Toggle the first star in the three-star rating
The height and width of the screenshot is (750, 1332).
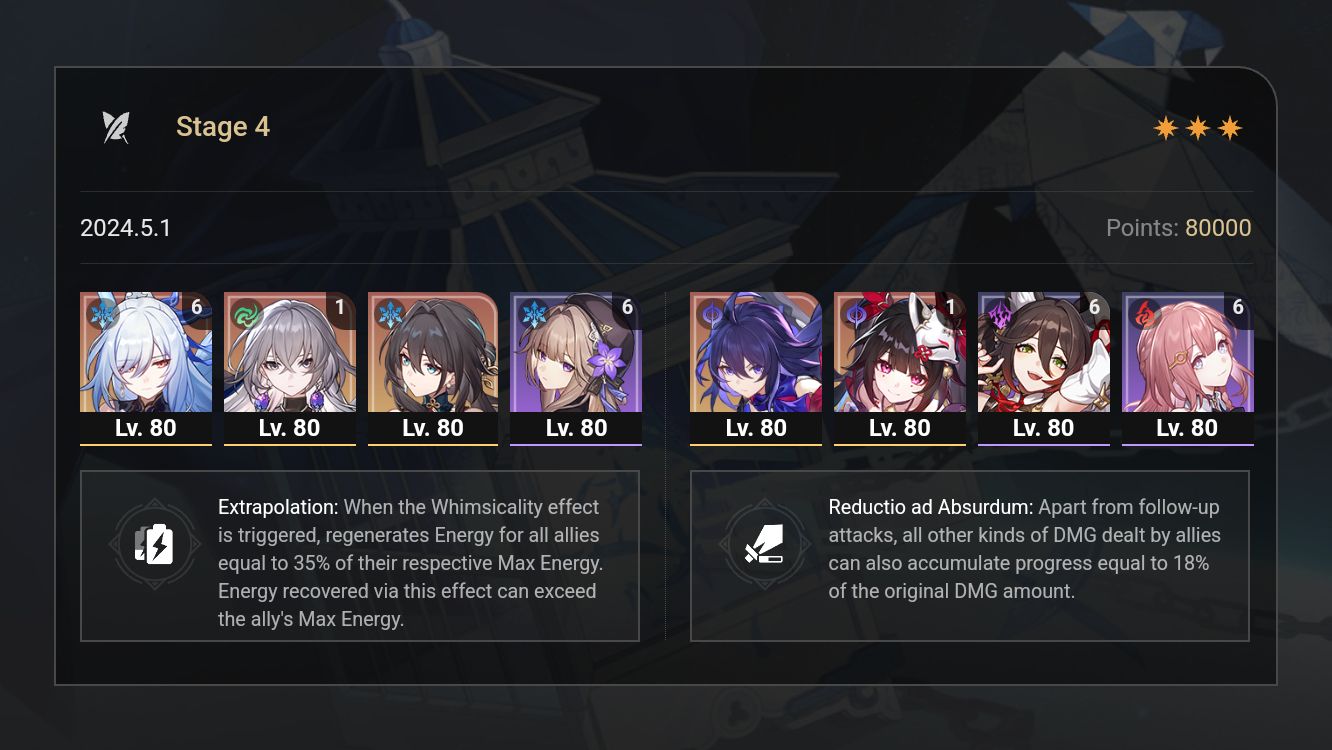click(x=1164, y=127)
